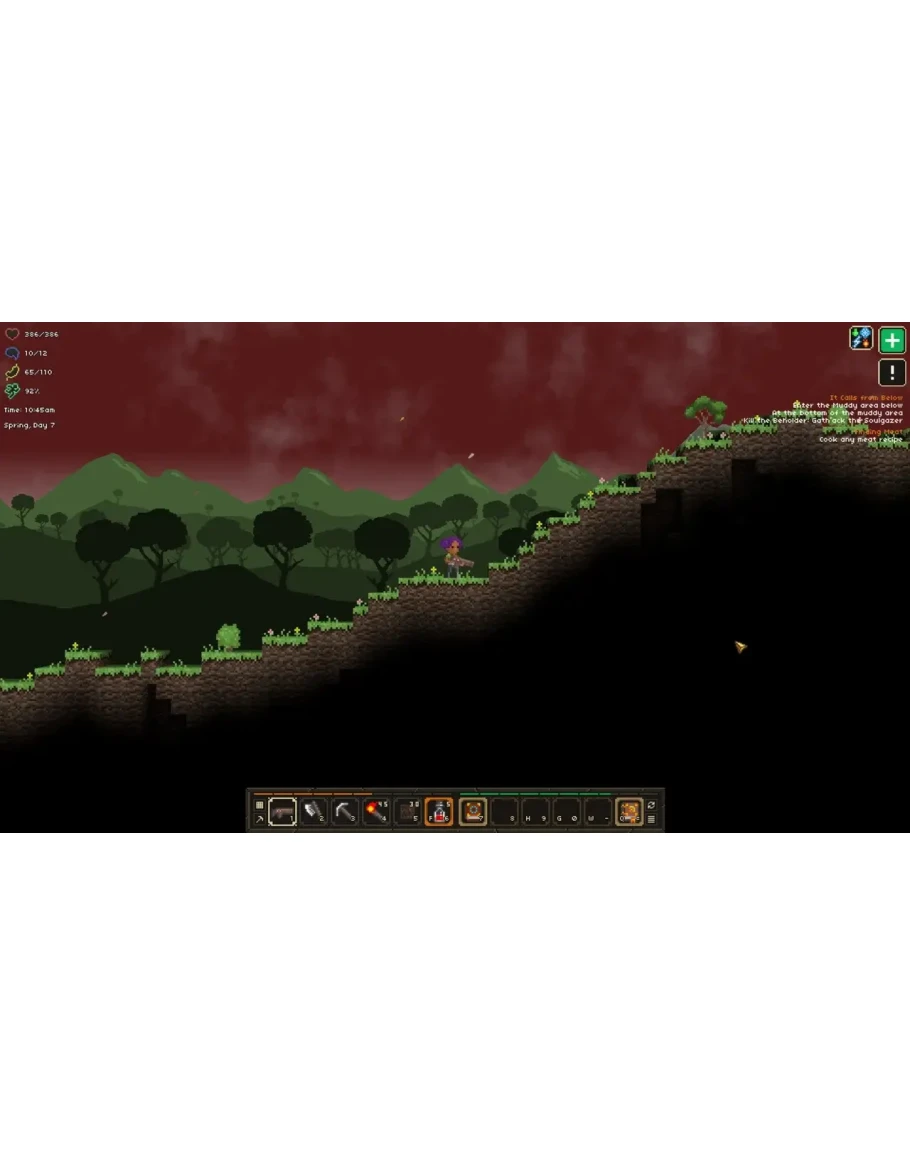Pick the dark block stack in slot 5
910x1155 pixels.
[407, 811]
